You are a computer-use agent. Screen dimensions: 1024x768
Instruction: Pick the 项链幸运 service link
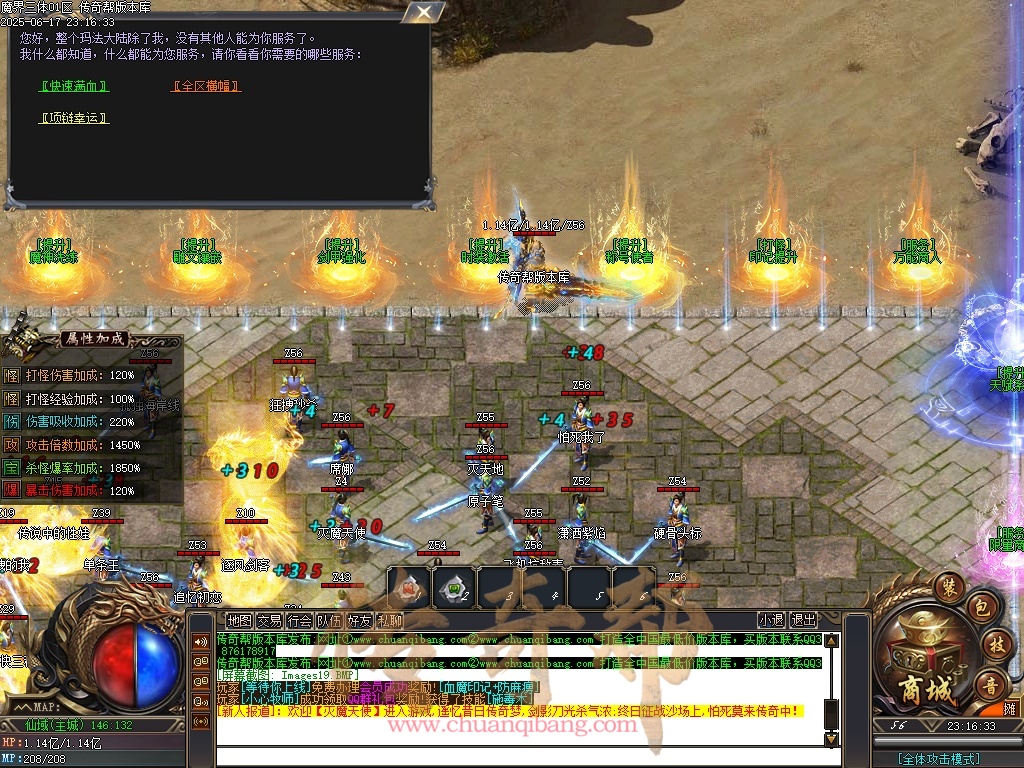tap(73, 118)
